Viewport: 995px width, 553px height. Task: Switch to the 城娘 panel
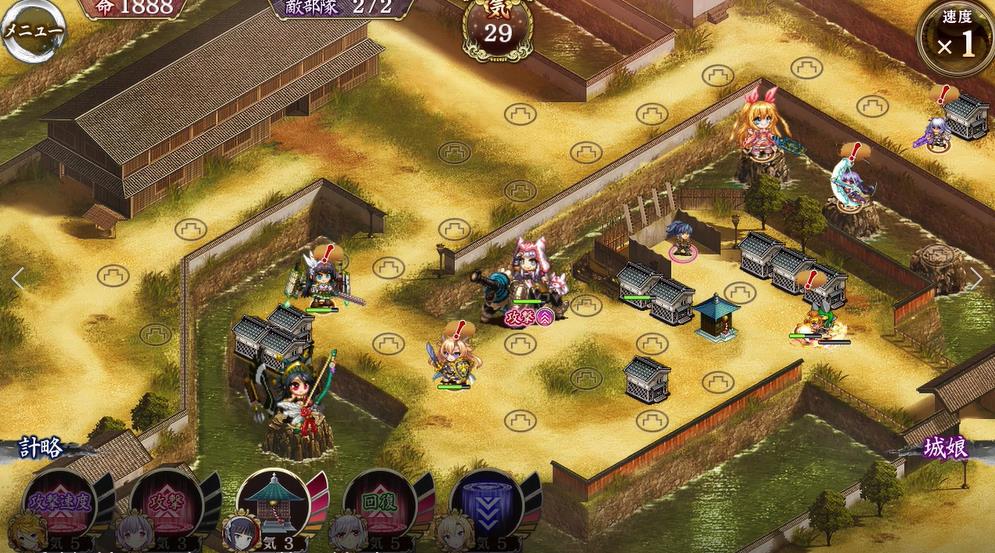tap(944, 449)
